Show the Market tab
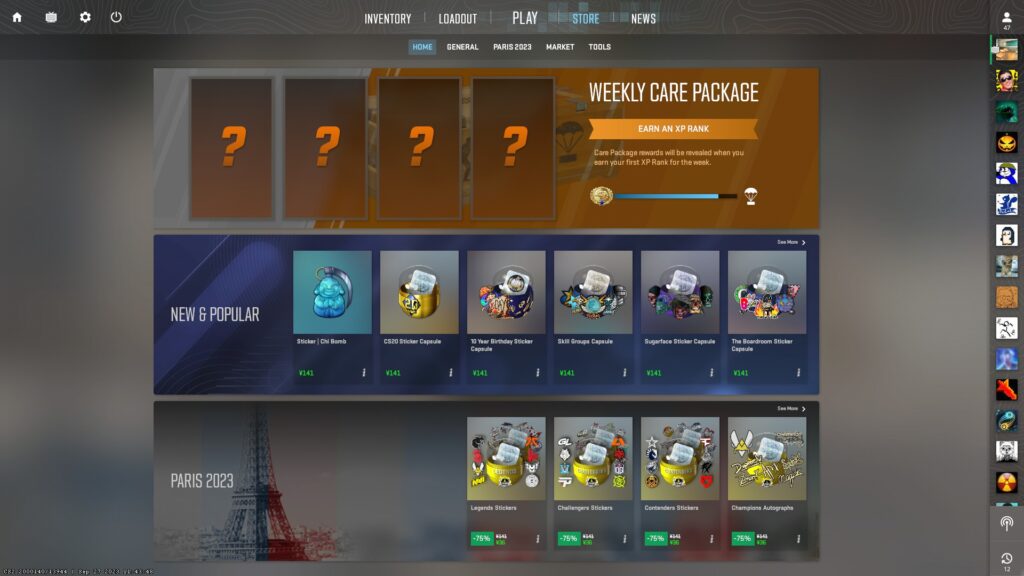1024x576 pixels. [x=560, y=47]
